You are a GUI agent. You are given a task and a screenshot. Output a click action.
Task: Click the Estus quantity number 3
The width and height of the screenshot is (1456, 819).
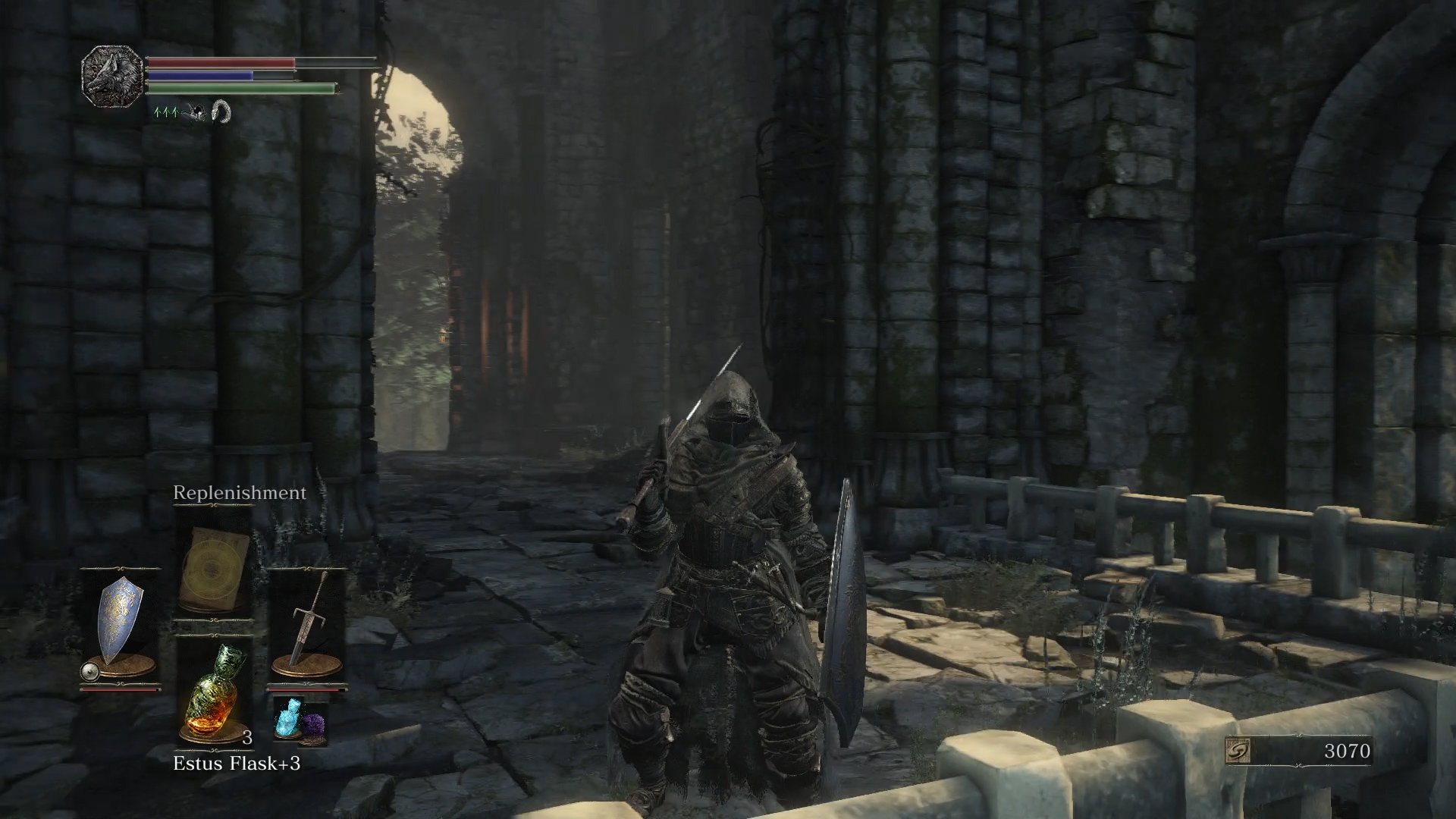(x=248, y=738)
